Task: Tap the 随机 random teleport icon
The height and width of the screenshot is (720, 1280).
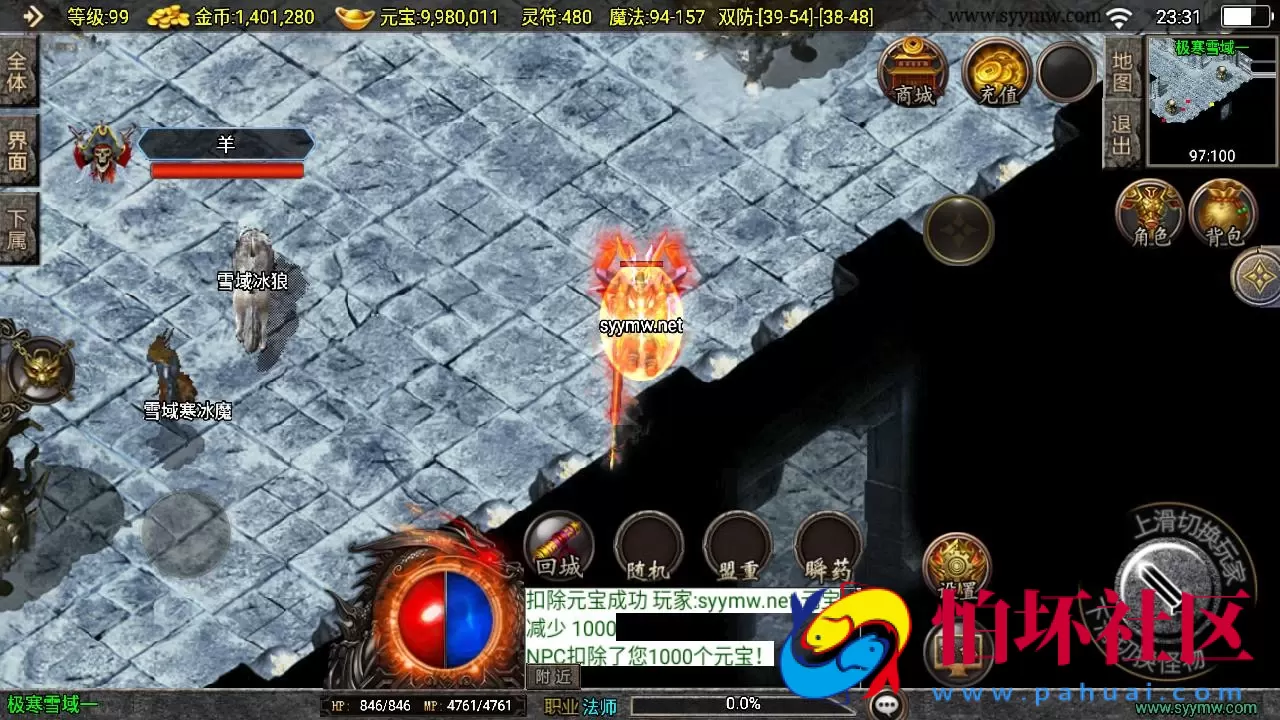Action: point(648,545)
